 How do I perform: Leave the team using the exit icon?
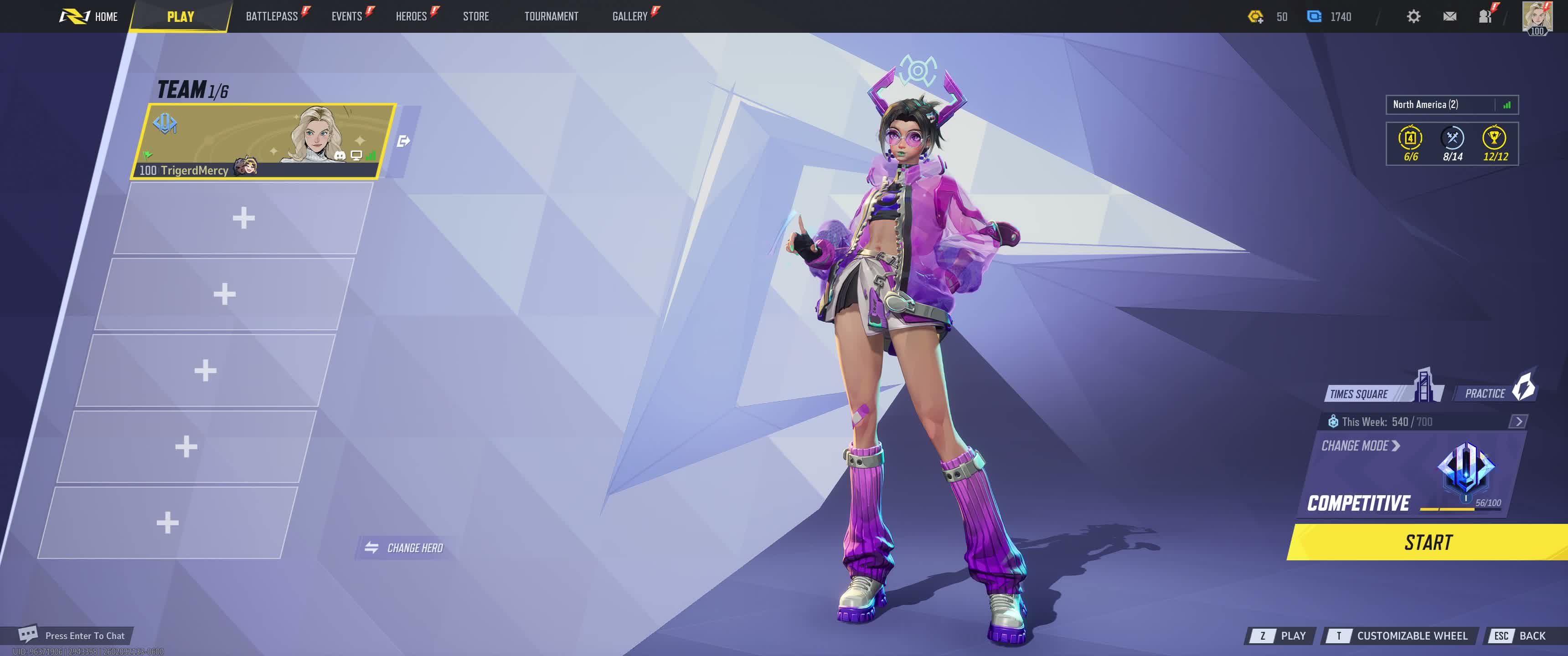[403, 141]
